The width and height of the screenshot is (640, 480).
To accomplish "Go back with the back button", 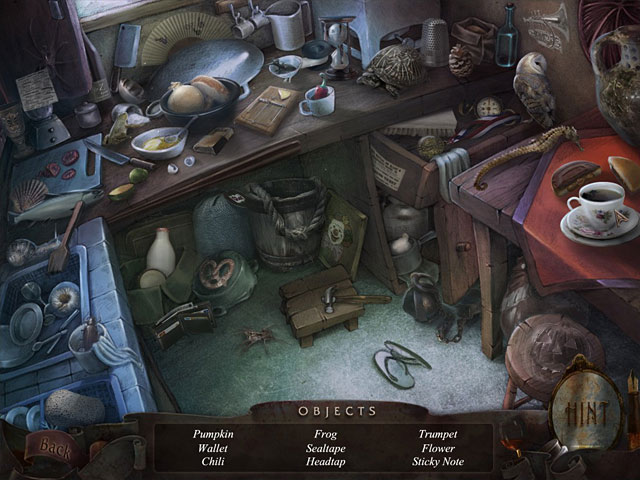I will pyautogui.click(x=58, y=447).
